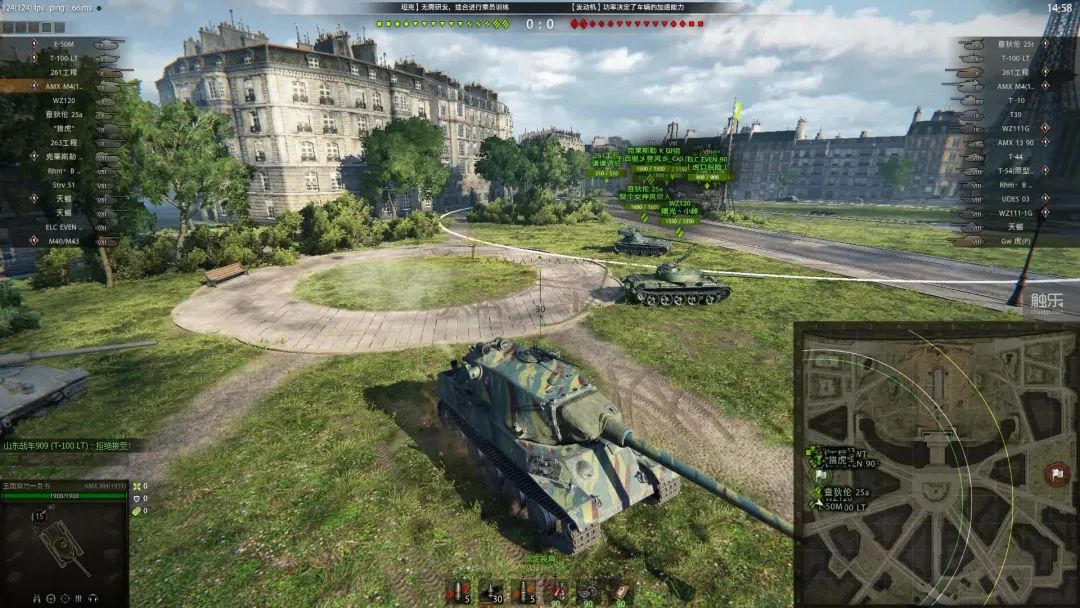Screen dimensions: 1080x608
Task: Click the chat message from T-100 LT player
Action: (x=68, y=445)
